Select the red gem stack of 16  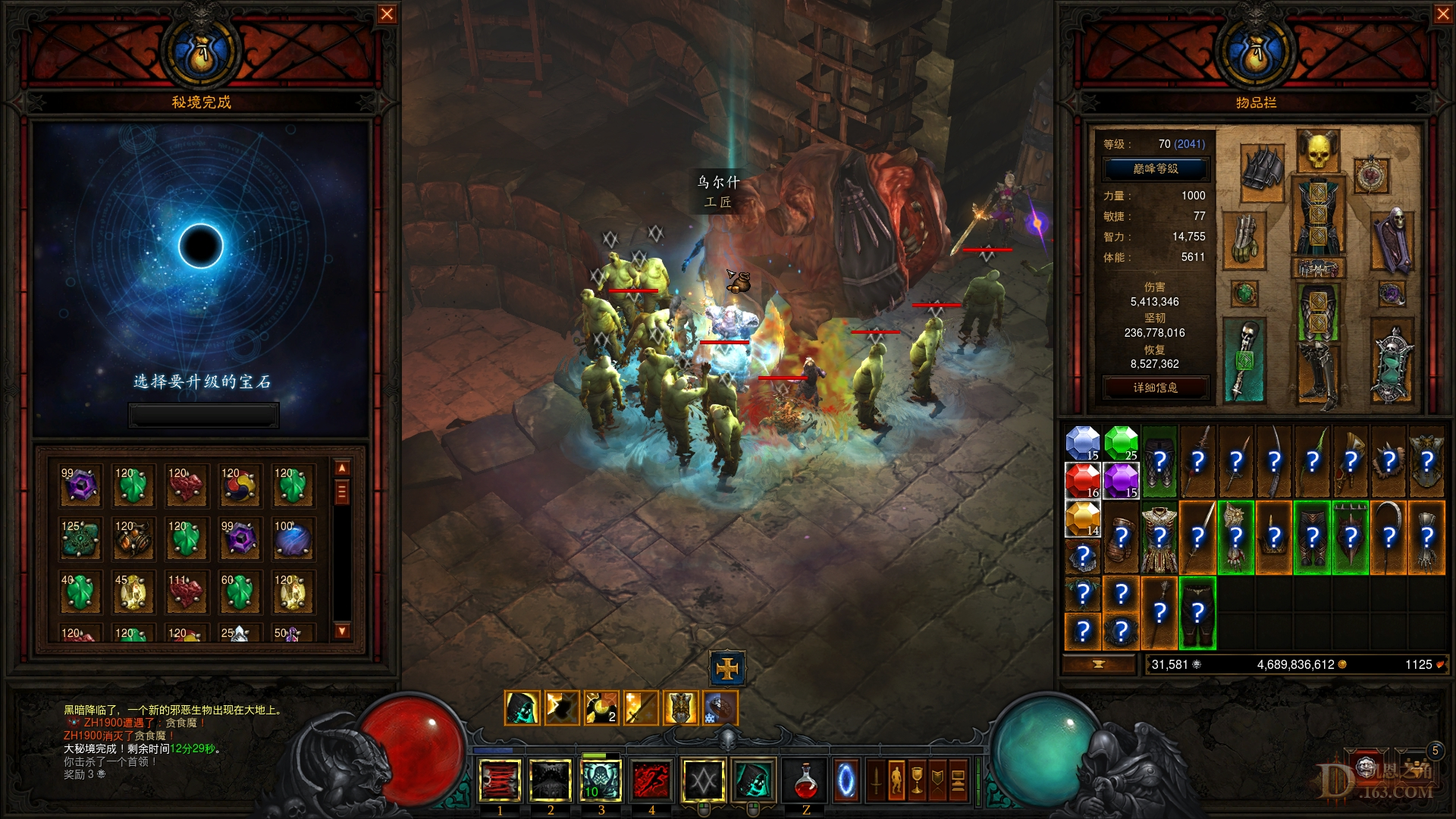1082,480
